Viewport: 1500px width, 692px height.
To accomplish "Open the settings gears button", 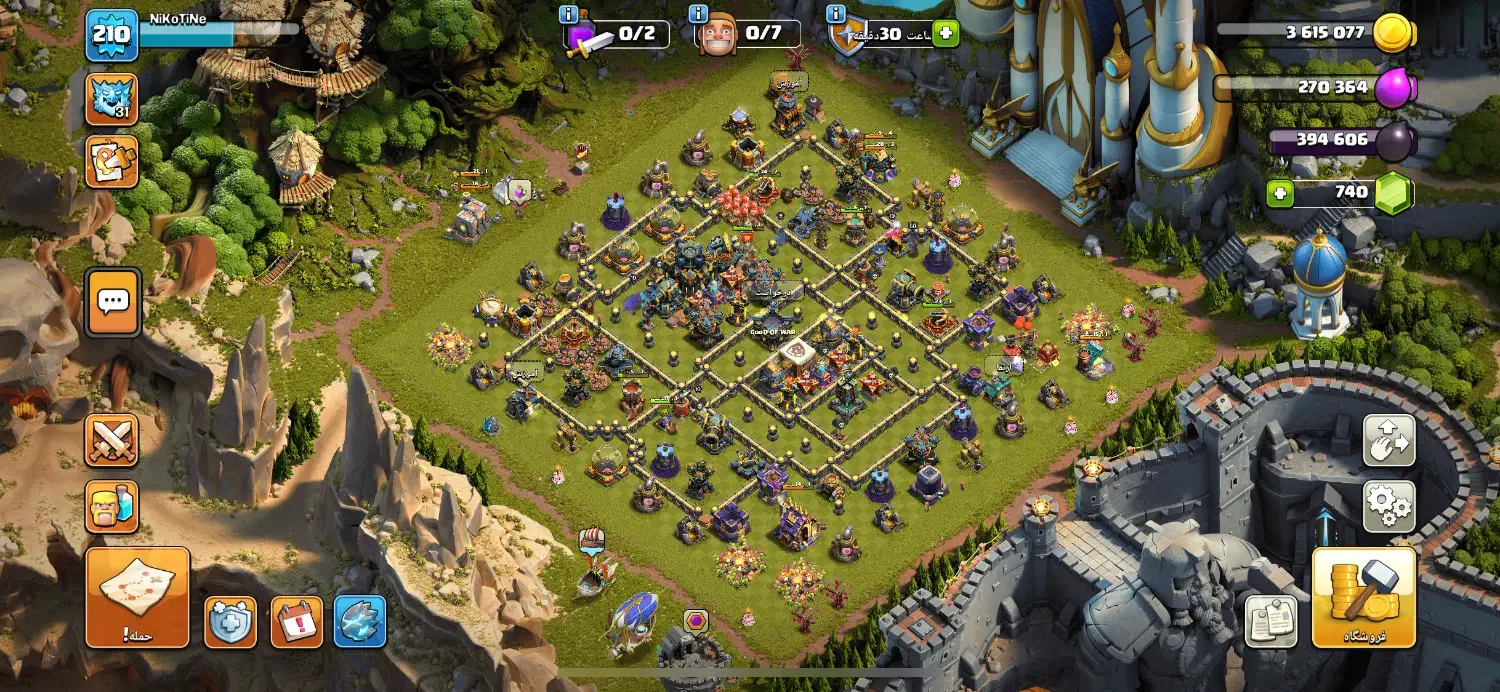I will pyautogui.click(x=1389, y=506).
